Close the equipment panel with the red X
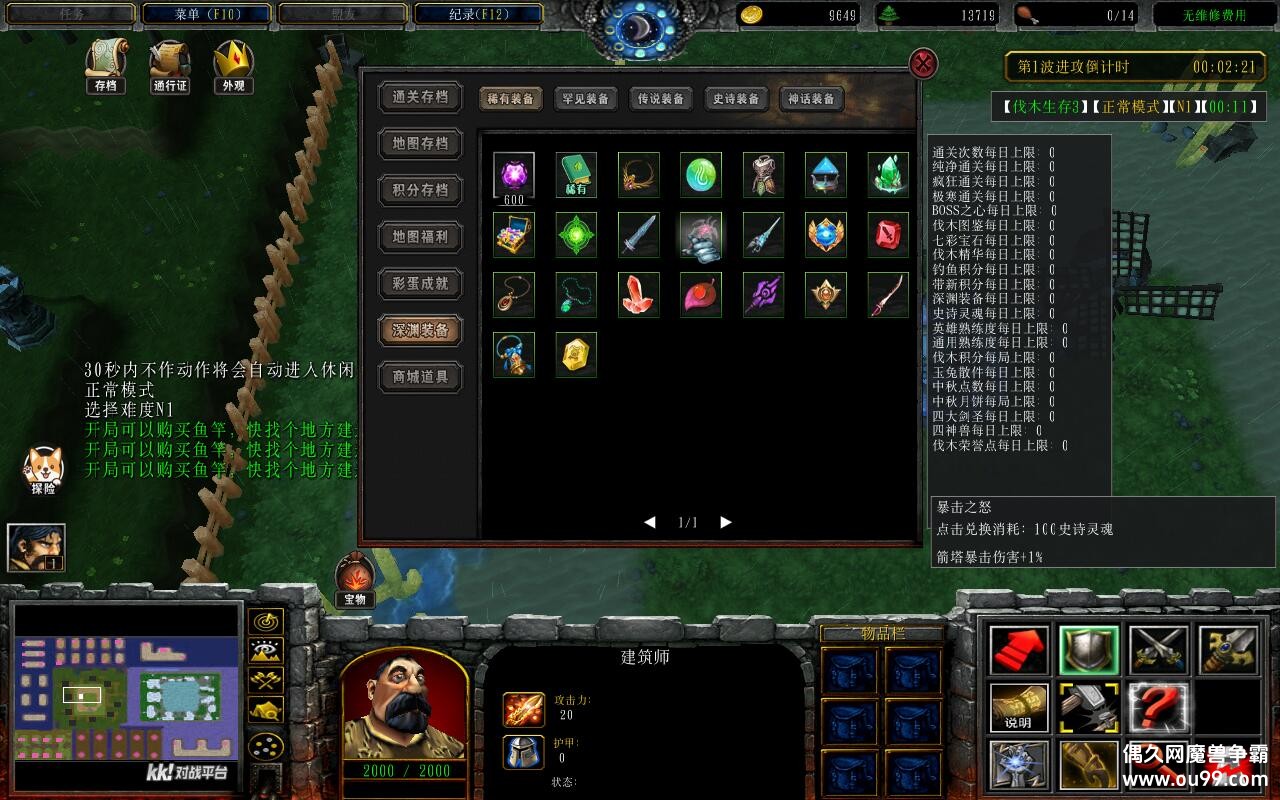 point(923,64)
